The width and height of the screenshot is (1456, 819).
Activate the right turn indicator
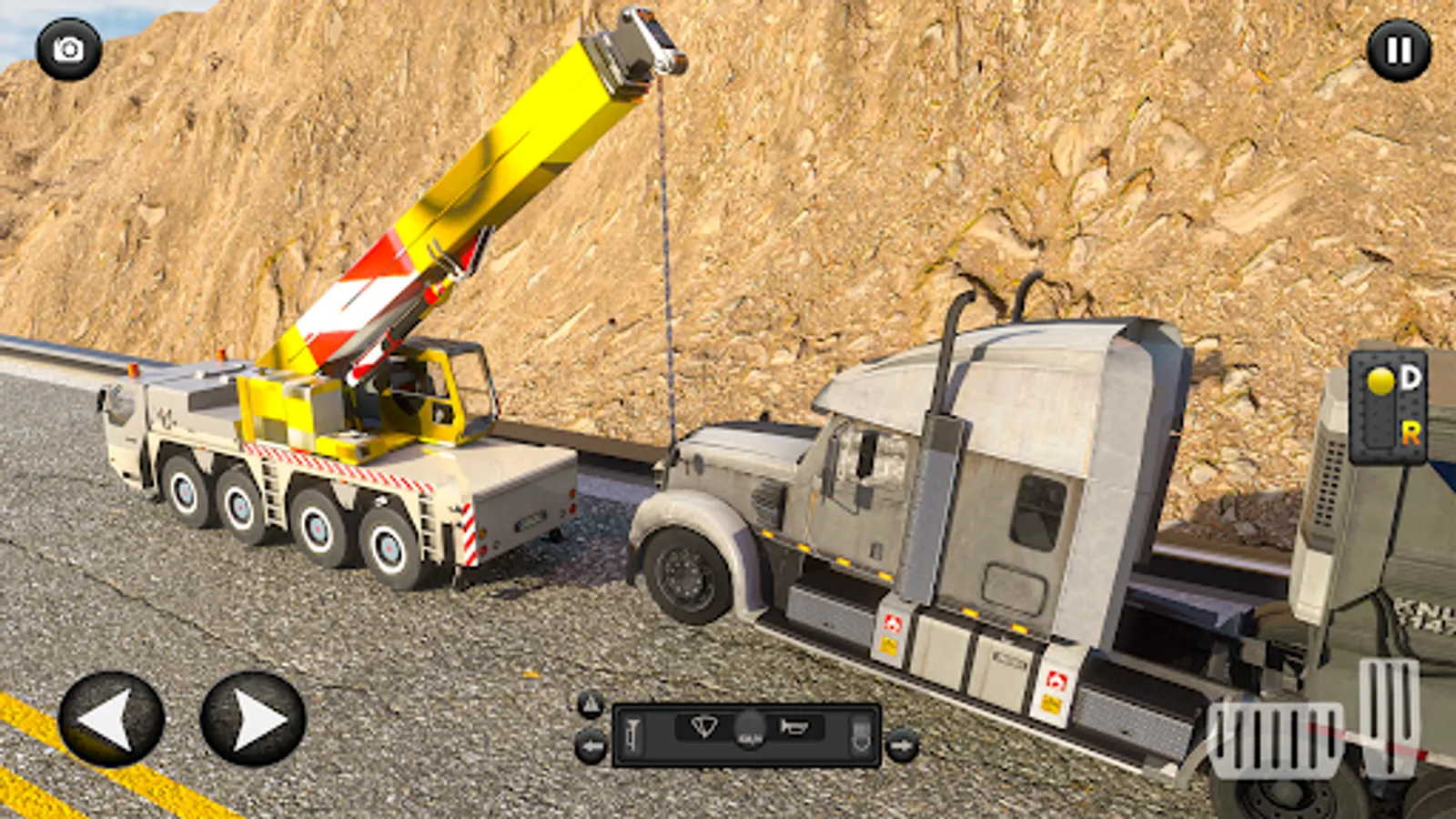[x=902, y=746]
